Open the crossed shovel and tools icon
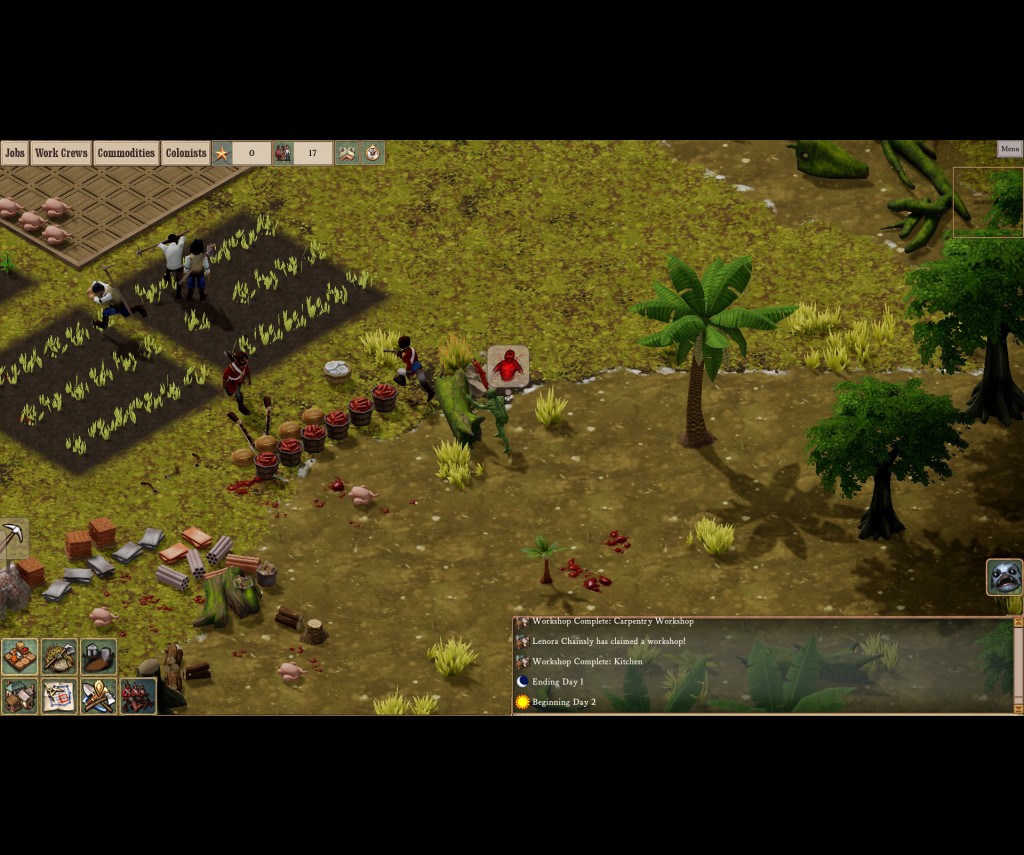 (x=98, y=696)
